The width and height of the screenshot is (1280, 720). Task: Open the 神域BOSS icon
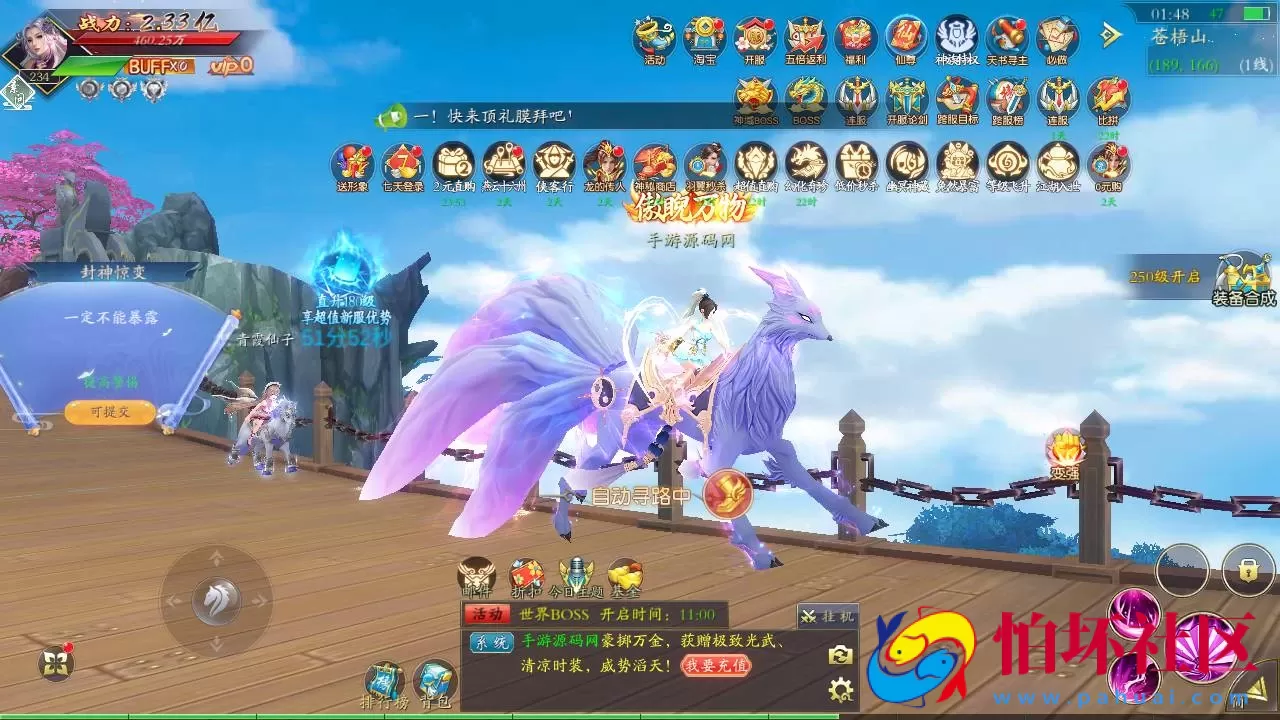point(756,99)
